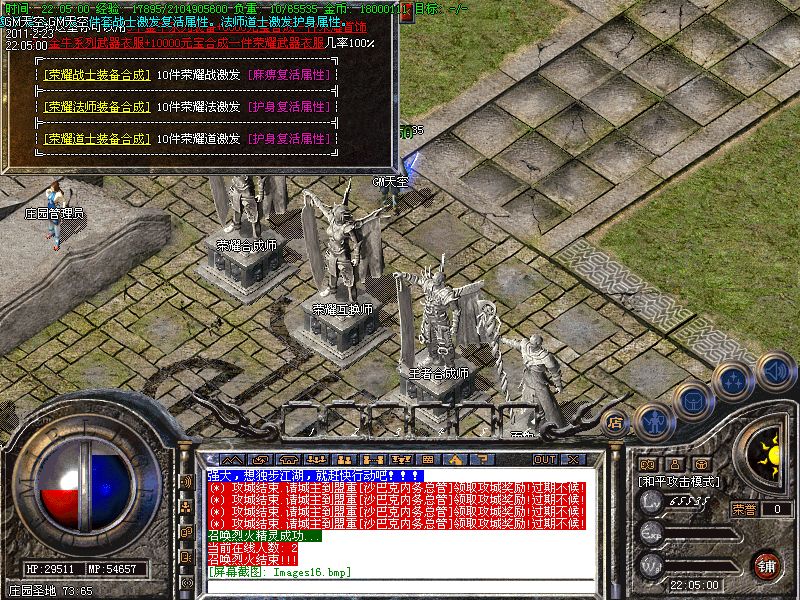800x600 pixels.
Task: Select the 荣耀法师装备合成 dialogue link
Action: (x=94, y=107)
